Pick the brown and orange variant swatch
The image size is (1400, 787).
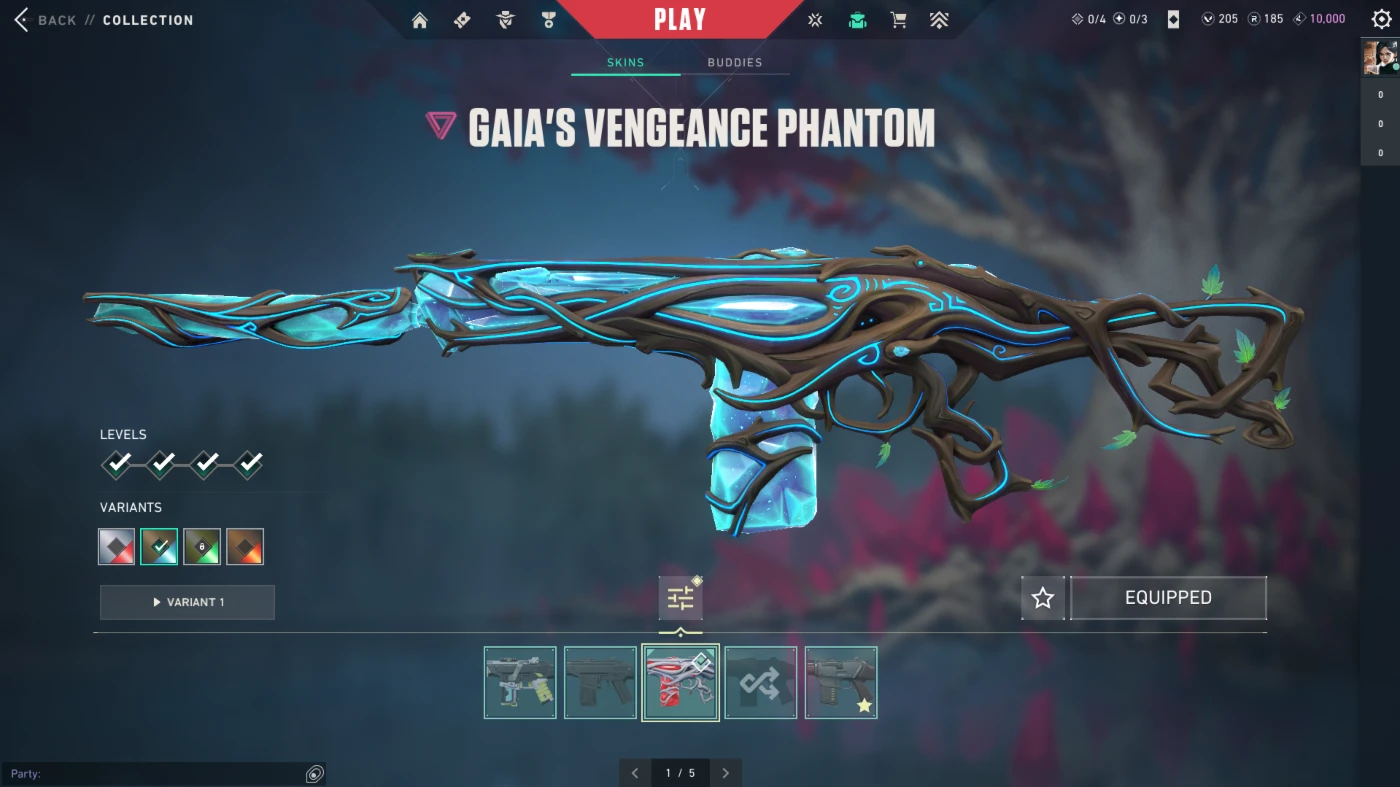coord(245,547)
